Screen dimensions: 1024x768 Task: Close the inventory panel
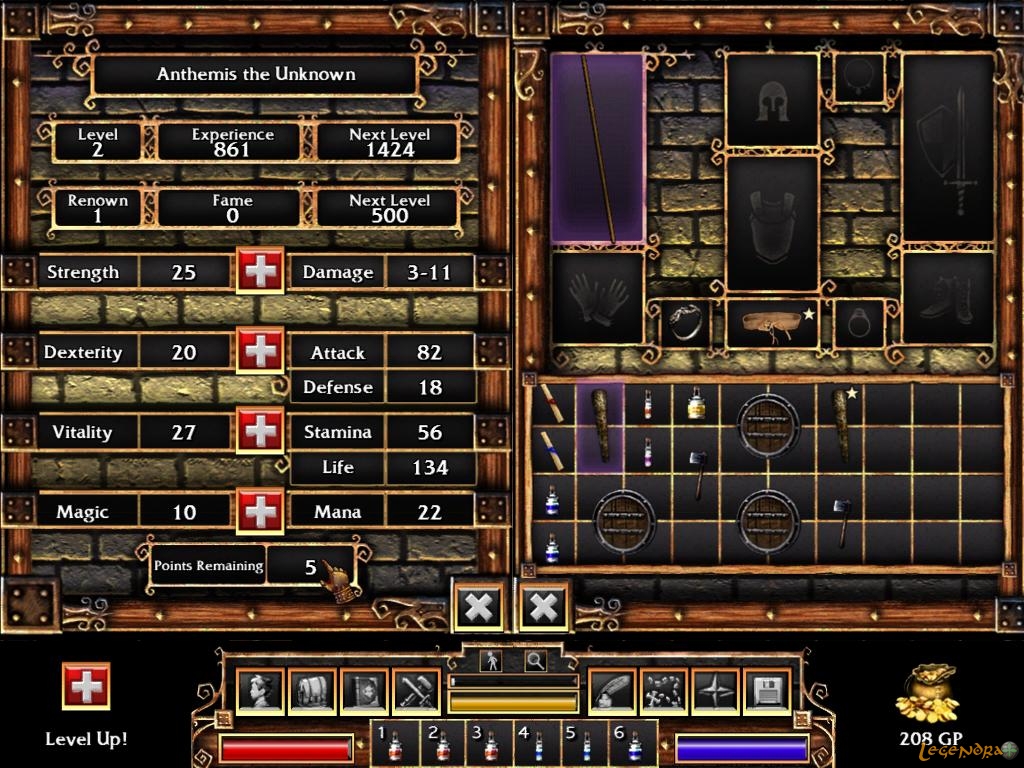point(545,606)
